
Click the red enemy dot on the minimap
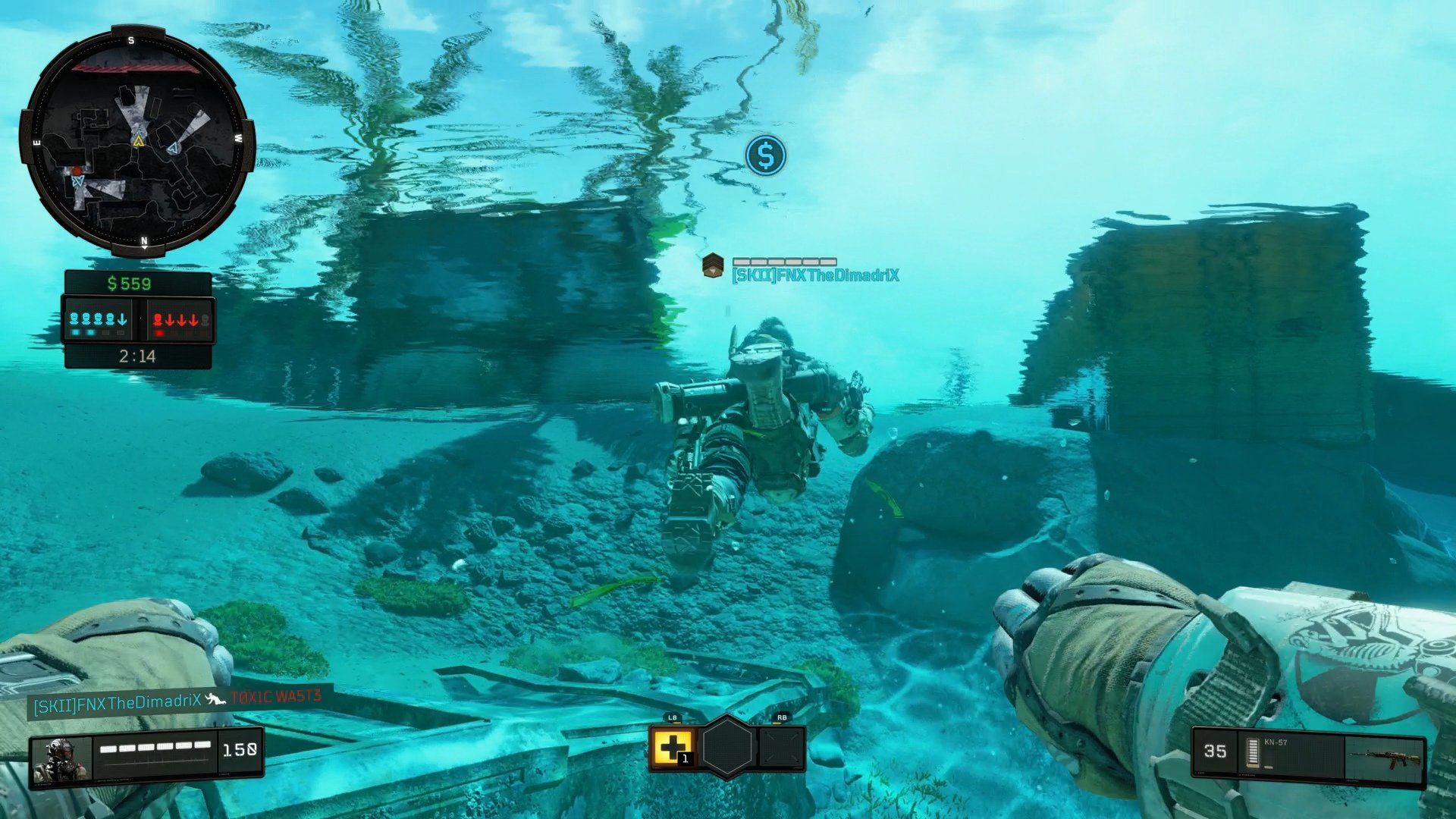point(77,171)
